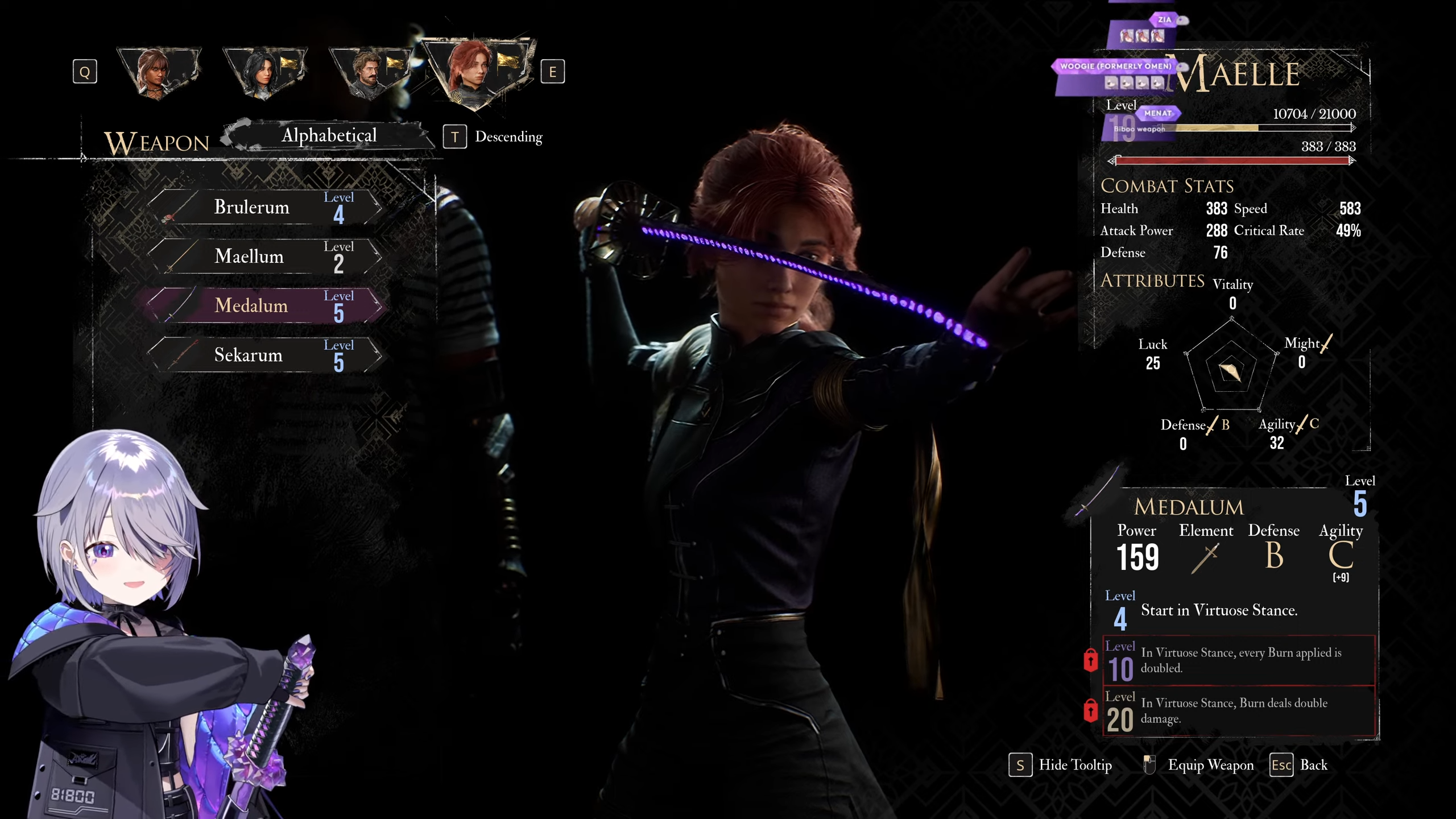The width and height of the screenshot is (1456, 819).
Task: Toggle the Descending sort order
Action: pos(493,137)
